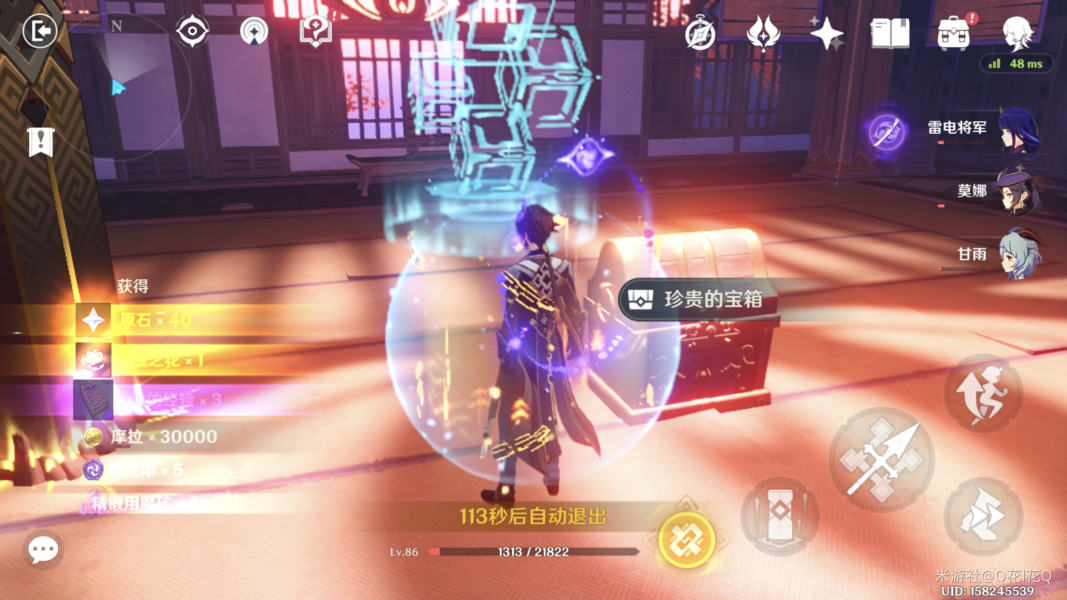This screenshot has width=1067, height=600.
Task: Click the domain banner flag icon
Action: pos(40,142)
